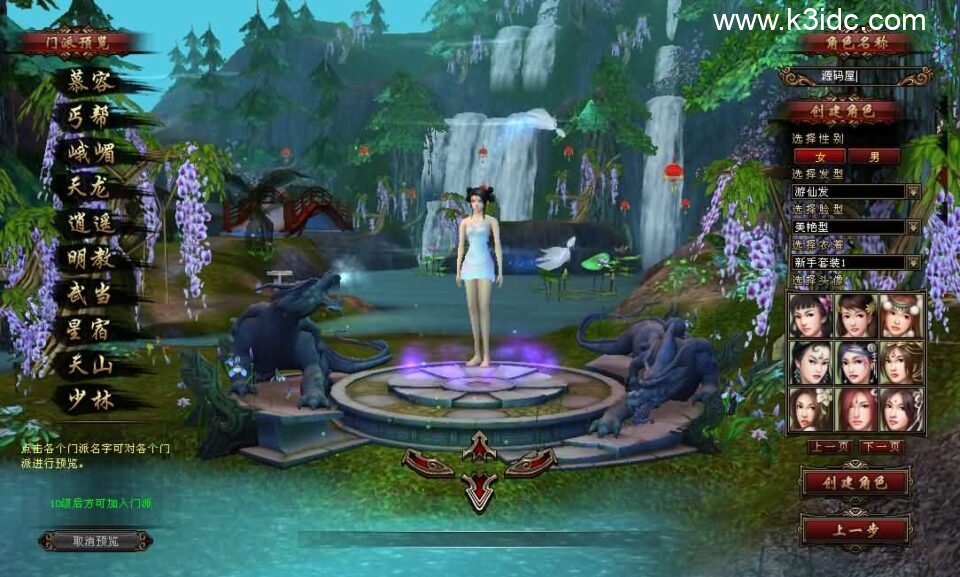Choose 天龙 from the sect list

[90, 187]
